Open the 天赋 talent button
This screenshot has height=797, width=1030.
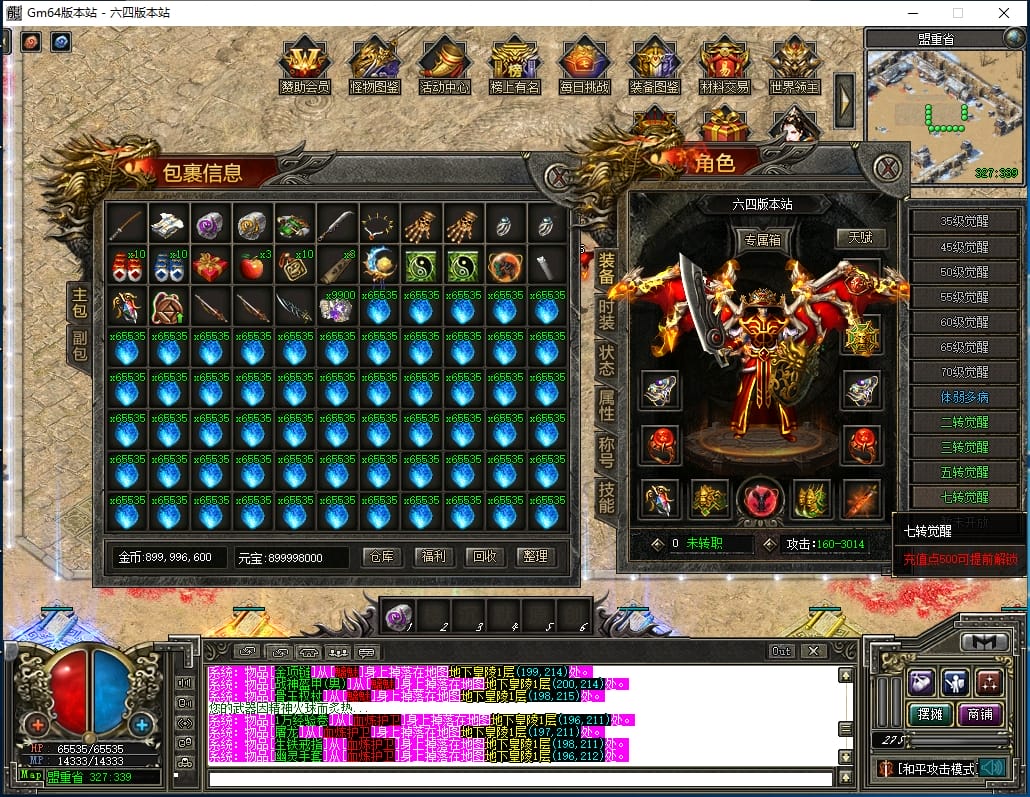[x=860, y=238]
